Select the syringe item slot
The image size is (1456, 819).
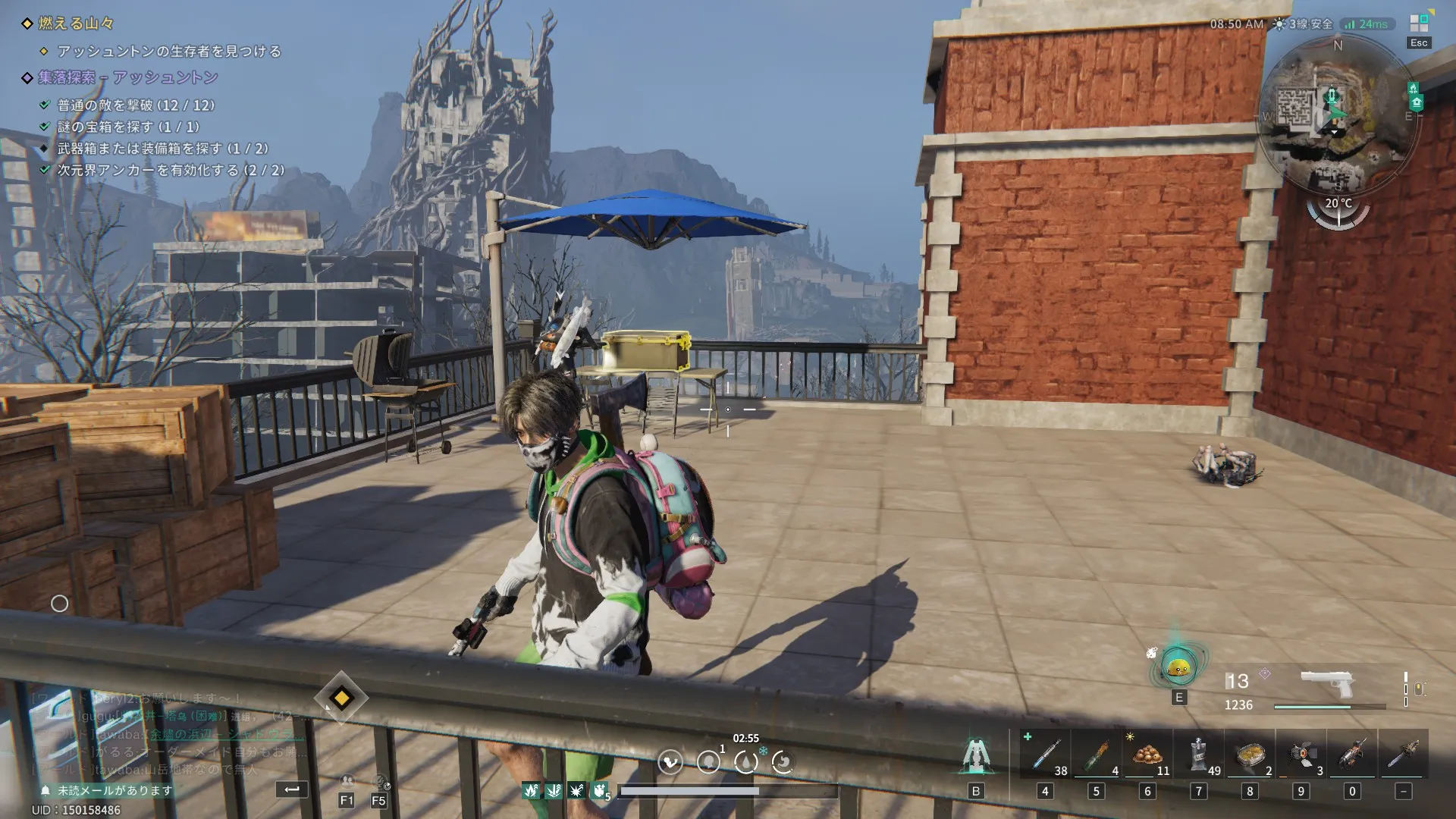point(1045,755)
